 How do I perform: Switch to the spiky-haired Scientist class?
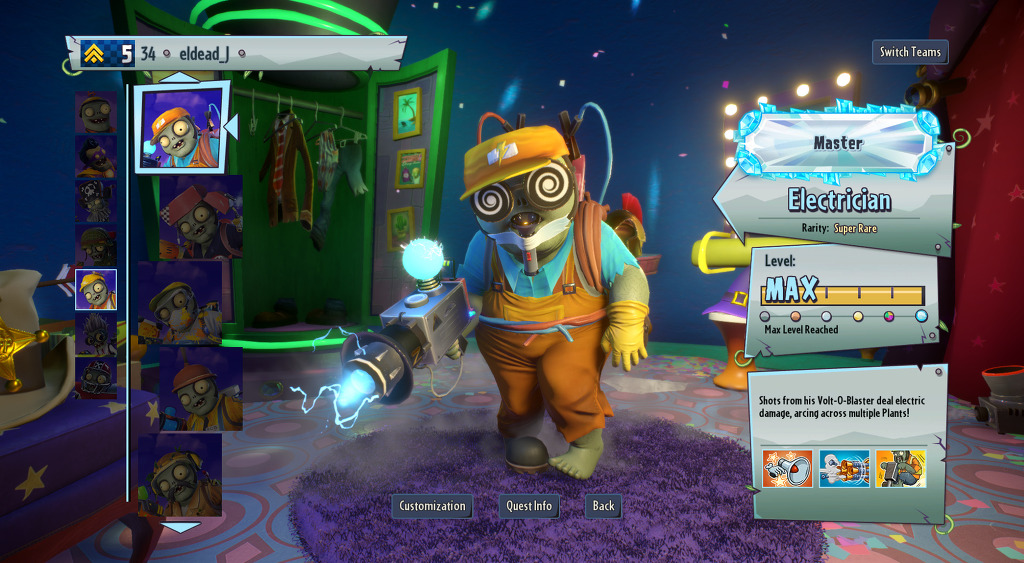[x=96, y=334]
